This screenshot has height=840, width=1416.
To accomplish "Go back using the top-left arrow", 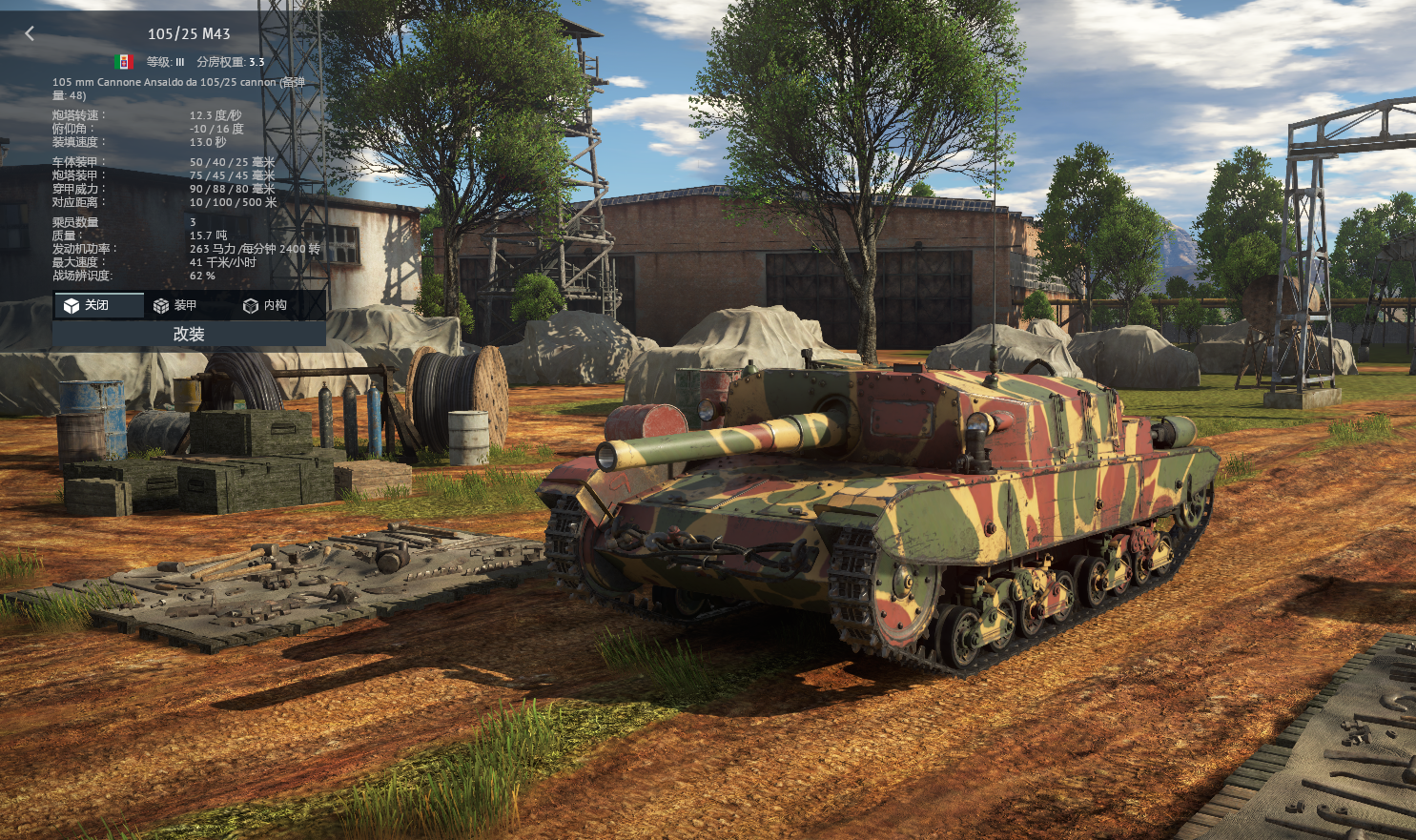I will click(x=30, y=33).
